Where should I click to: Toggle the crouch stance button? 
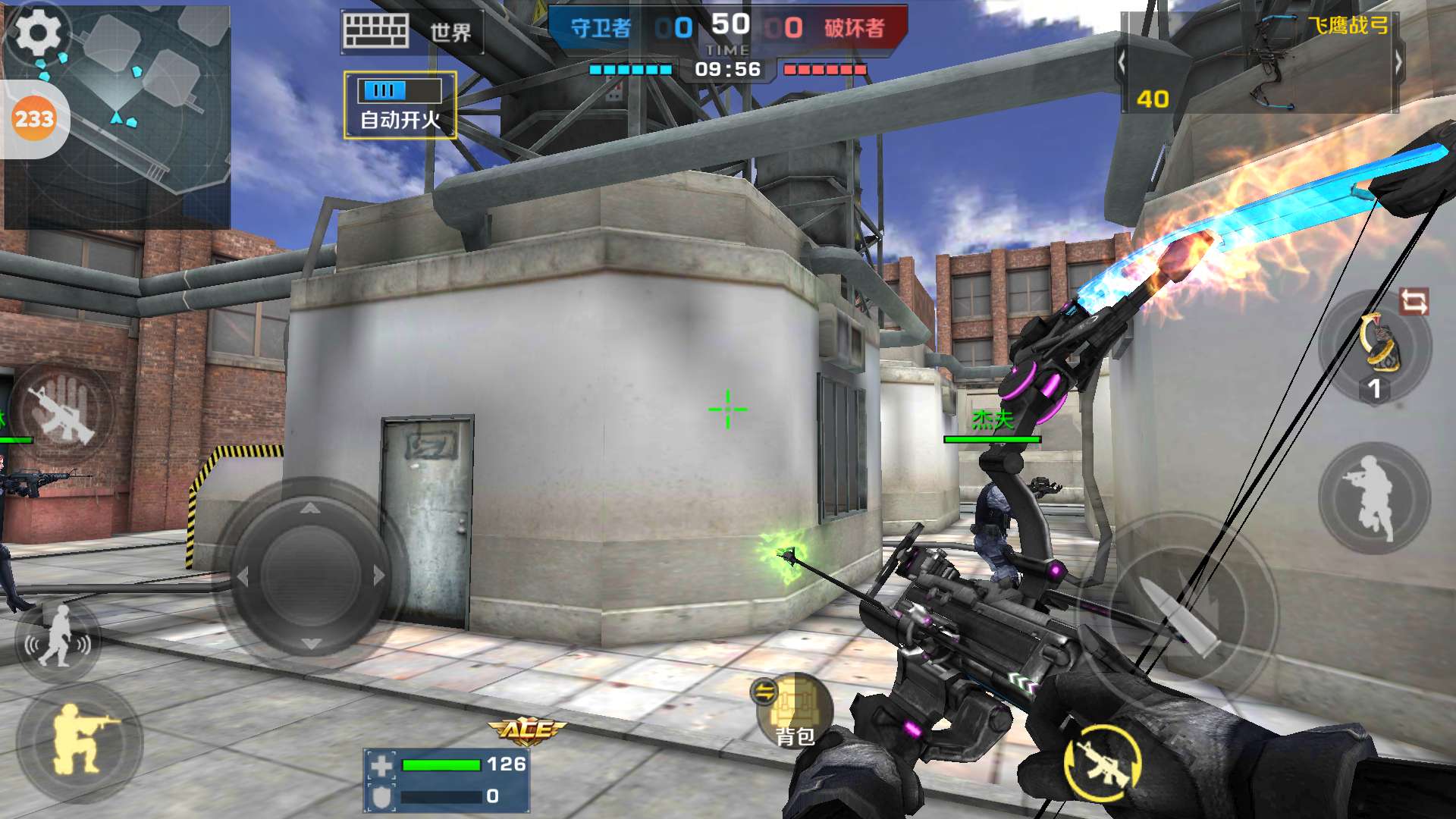click(80, 742)
